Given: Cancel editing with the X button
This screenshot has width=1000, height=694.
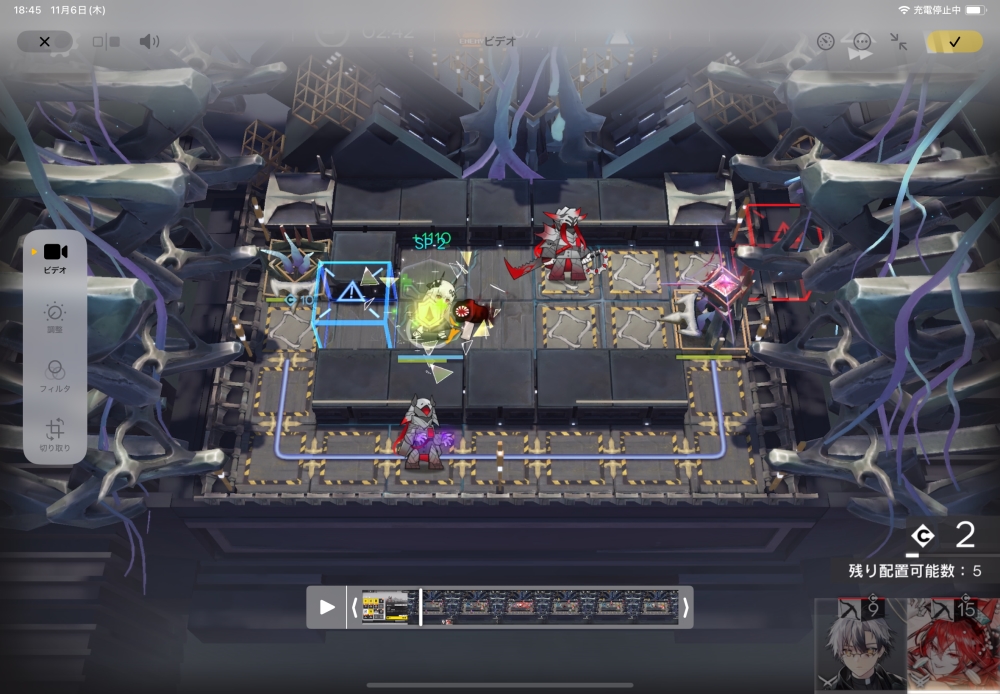Looking at the screenshot, I should coord(44,42).
